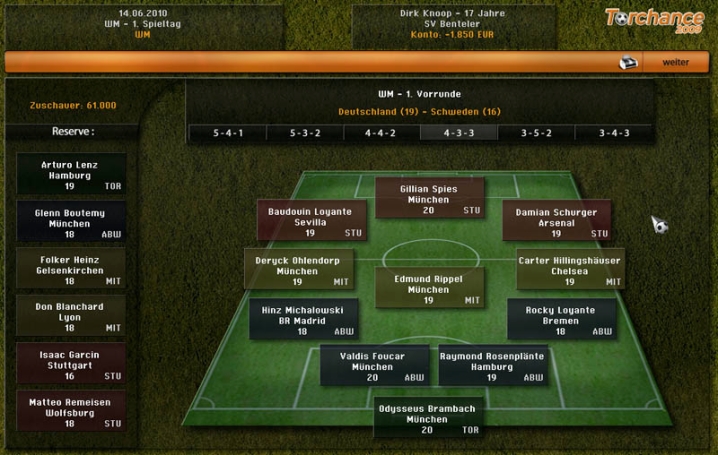Select reserve midfielder Folker Heinz

(x=71, y=268)
